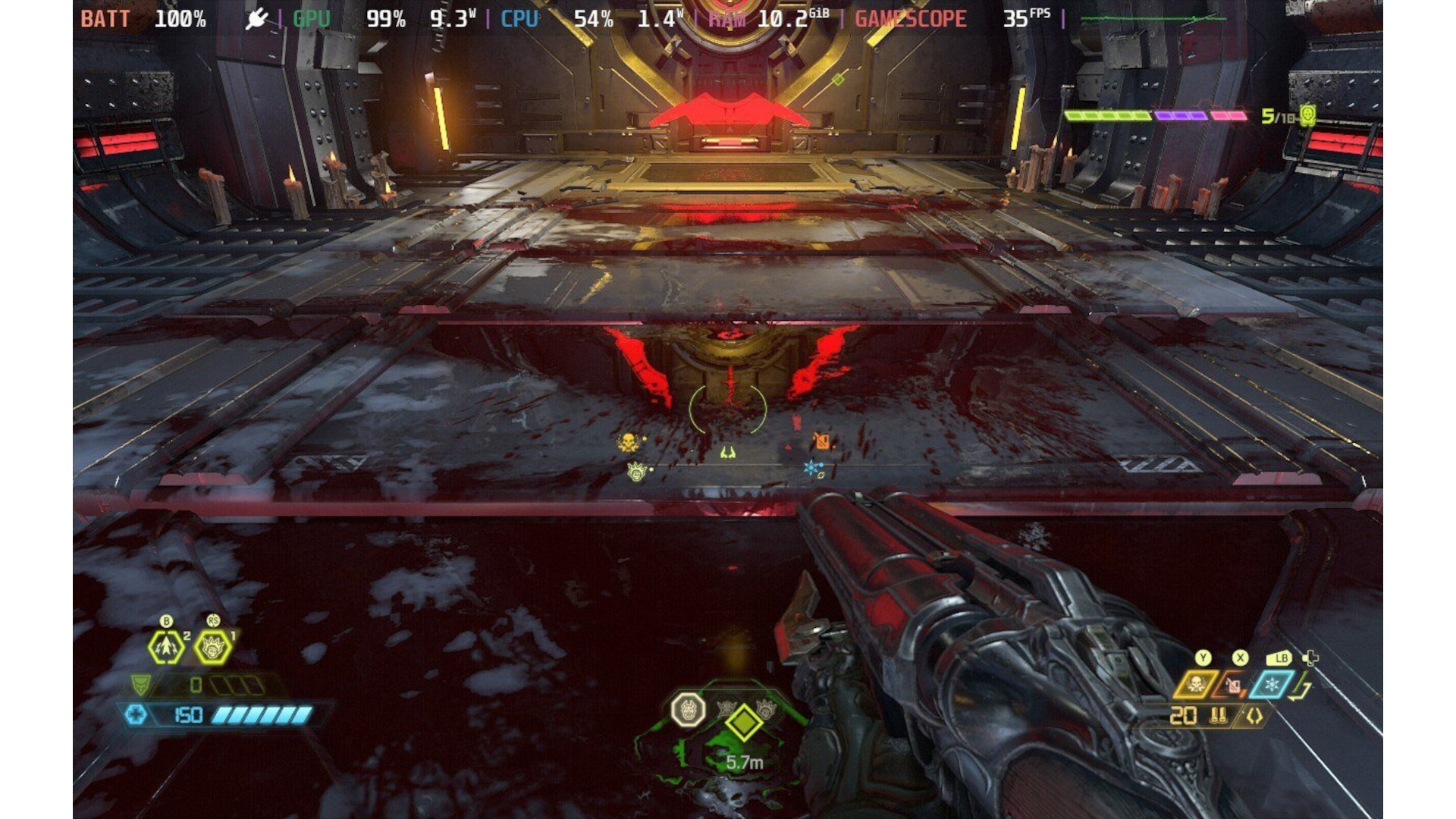Click the weapon mod bracket icon
1456x819 pixels.
point(1254,716)
